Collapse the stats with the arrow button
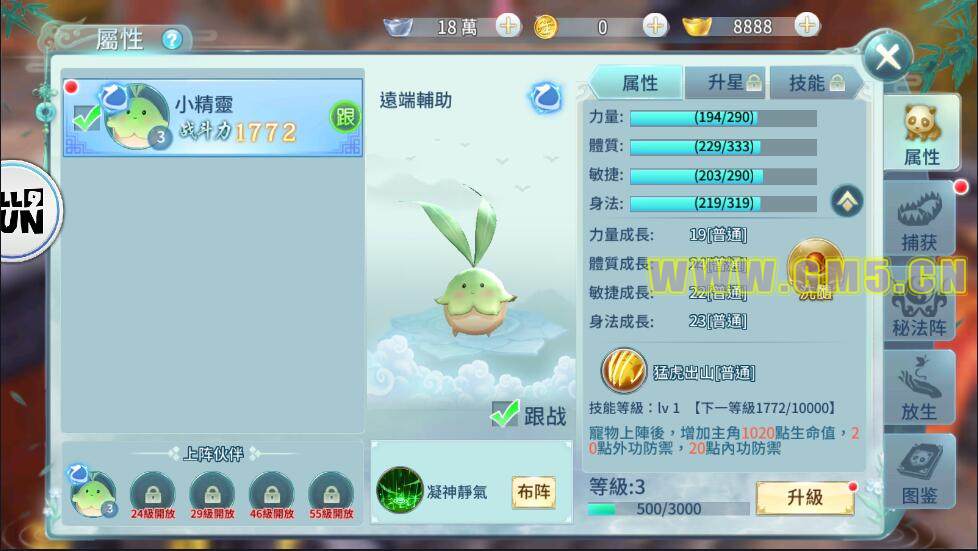The height and width of the screenshot is (551, 978). tap(846, 201)
